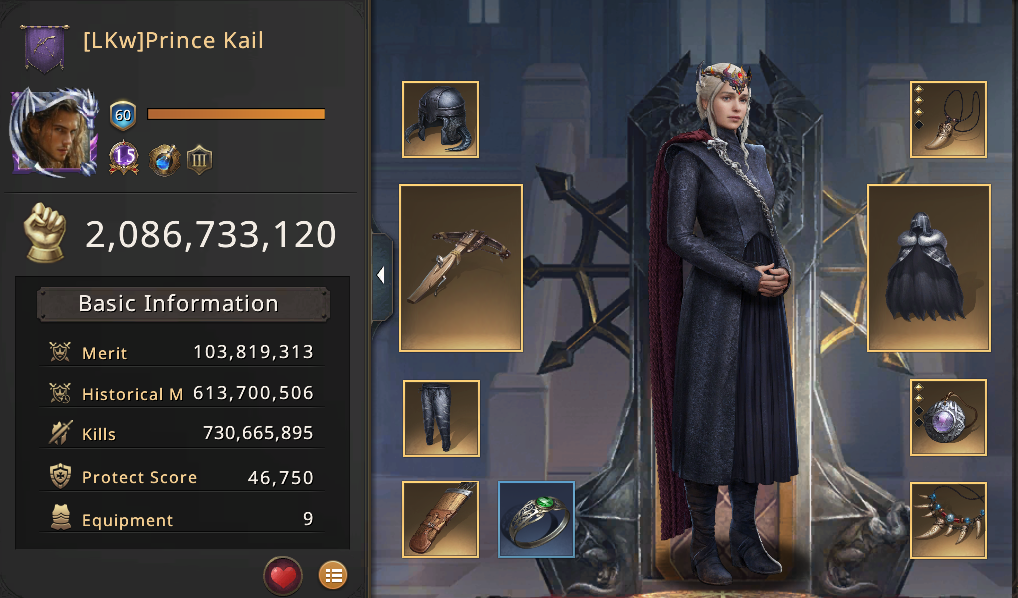The height and width of the screenshot is (598, 1018).
Task: Click the red heart like button
Action: click(283, 575)
